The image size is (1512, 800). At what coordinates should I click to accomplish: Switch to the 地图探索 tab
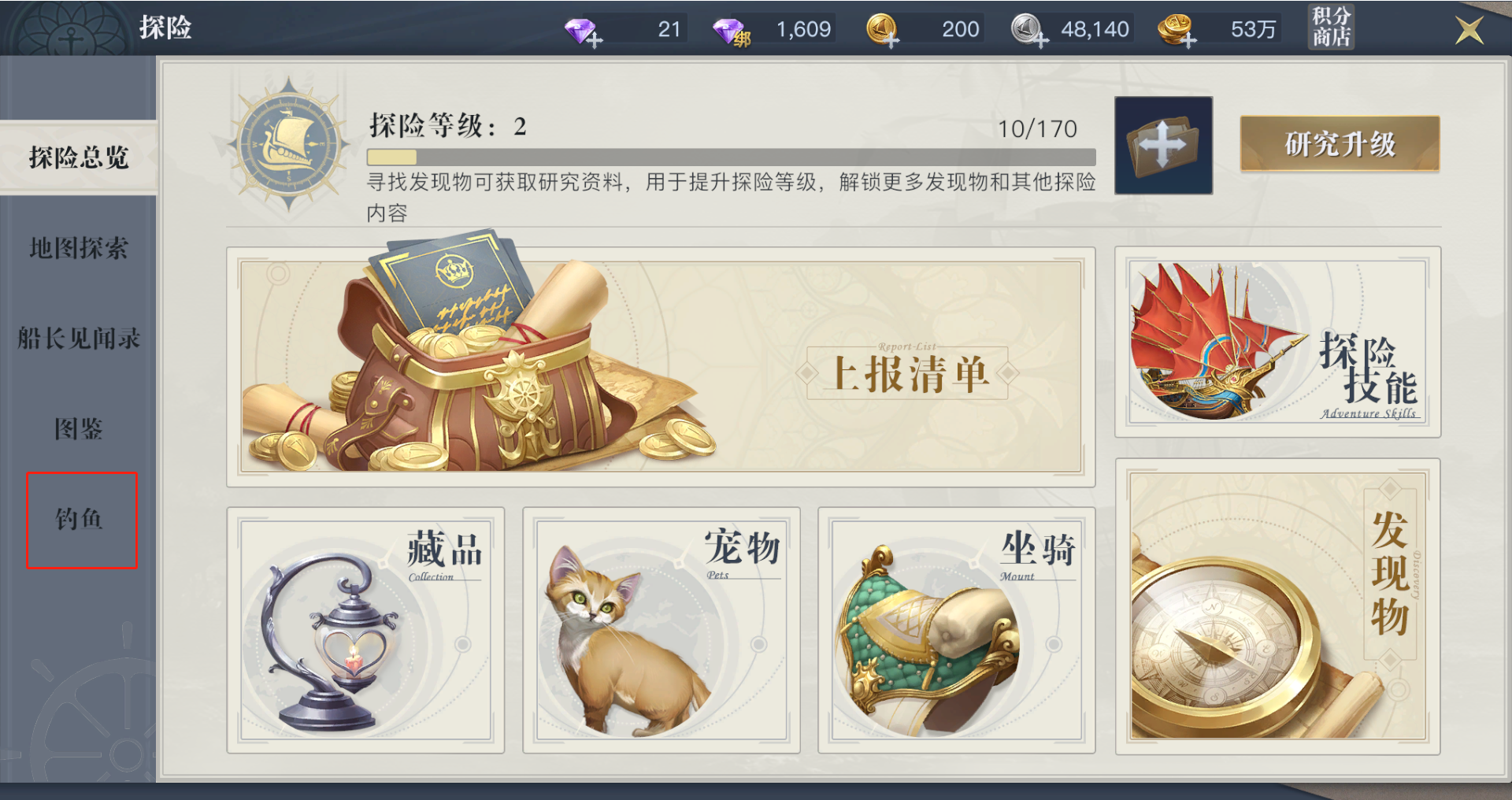click(77, 248)
